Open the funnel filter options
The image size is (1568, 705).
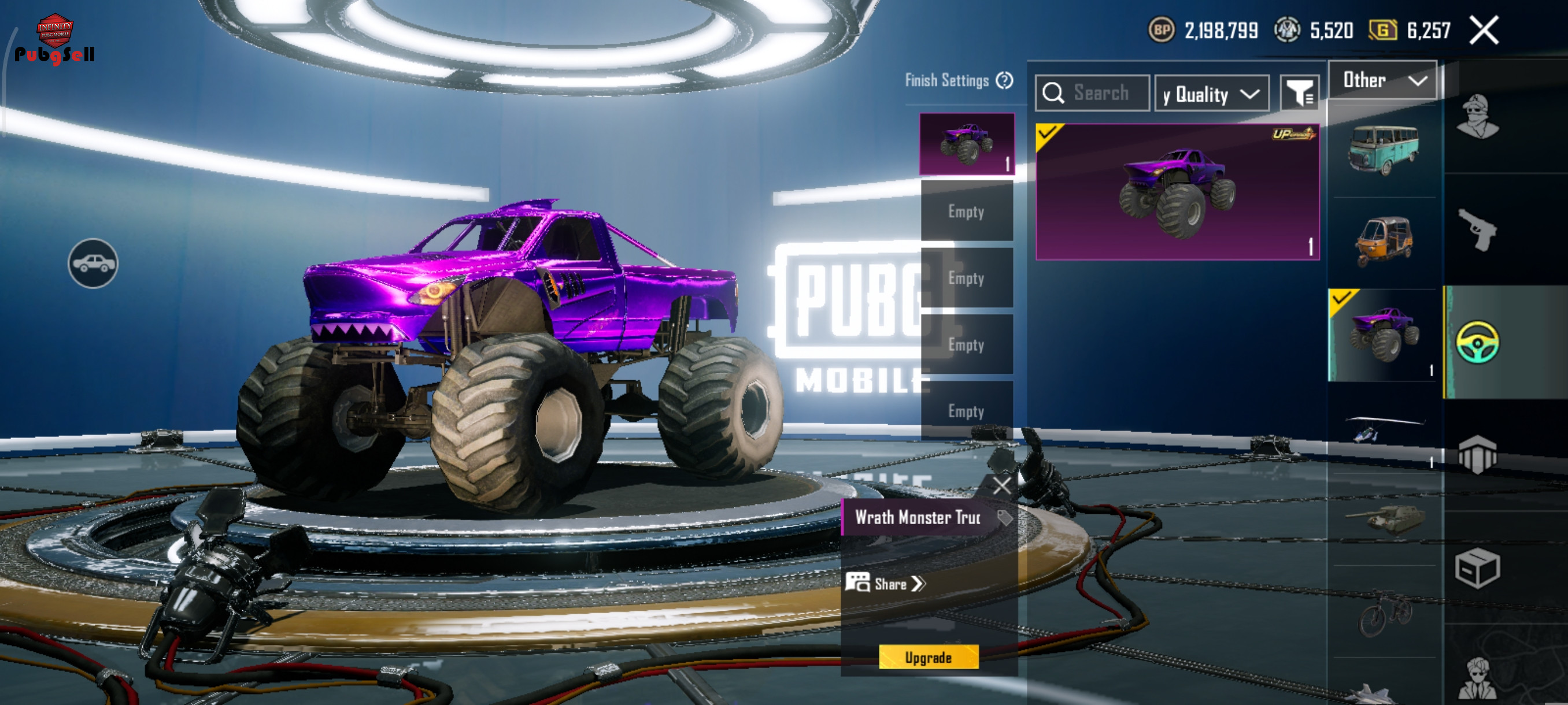[x=1299, y=94]
